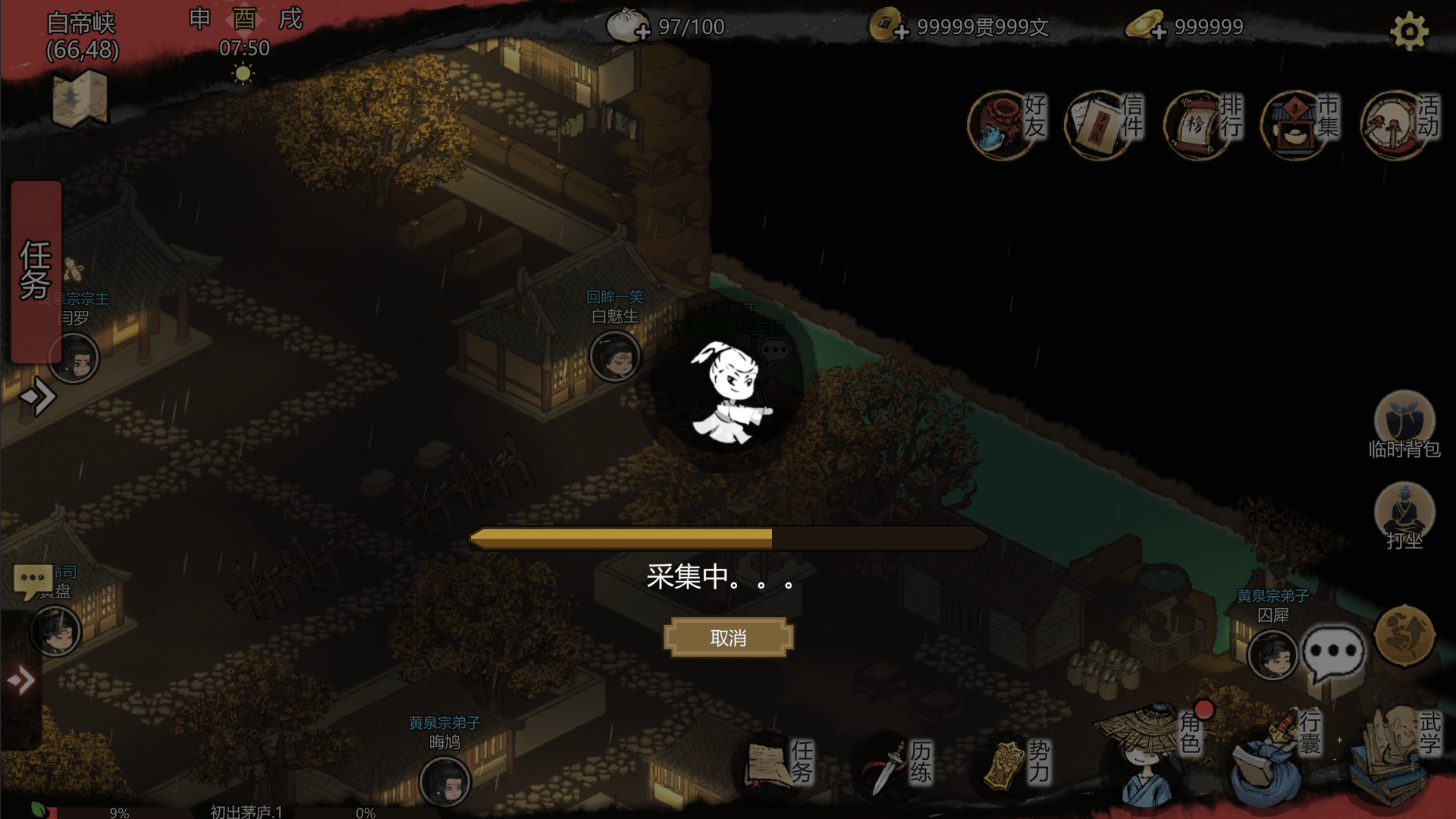Cancel the gathering with 取消 button
The height and width of the screenshot is (819, 1456).
[728, 638]
